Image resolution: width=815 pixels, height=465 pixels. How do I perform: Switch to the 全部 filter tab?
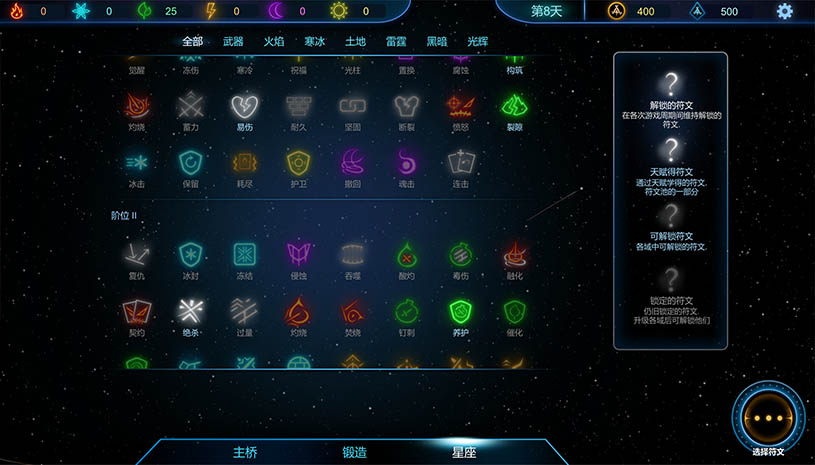[x=192, y=41]
